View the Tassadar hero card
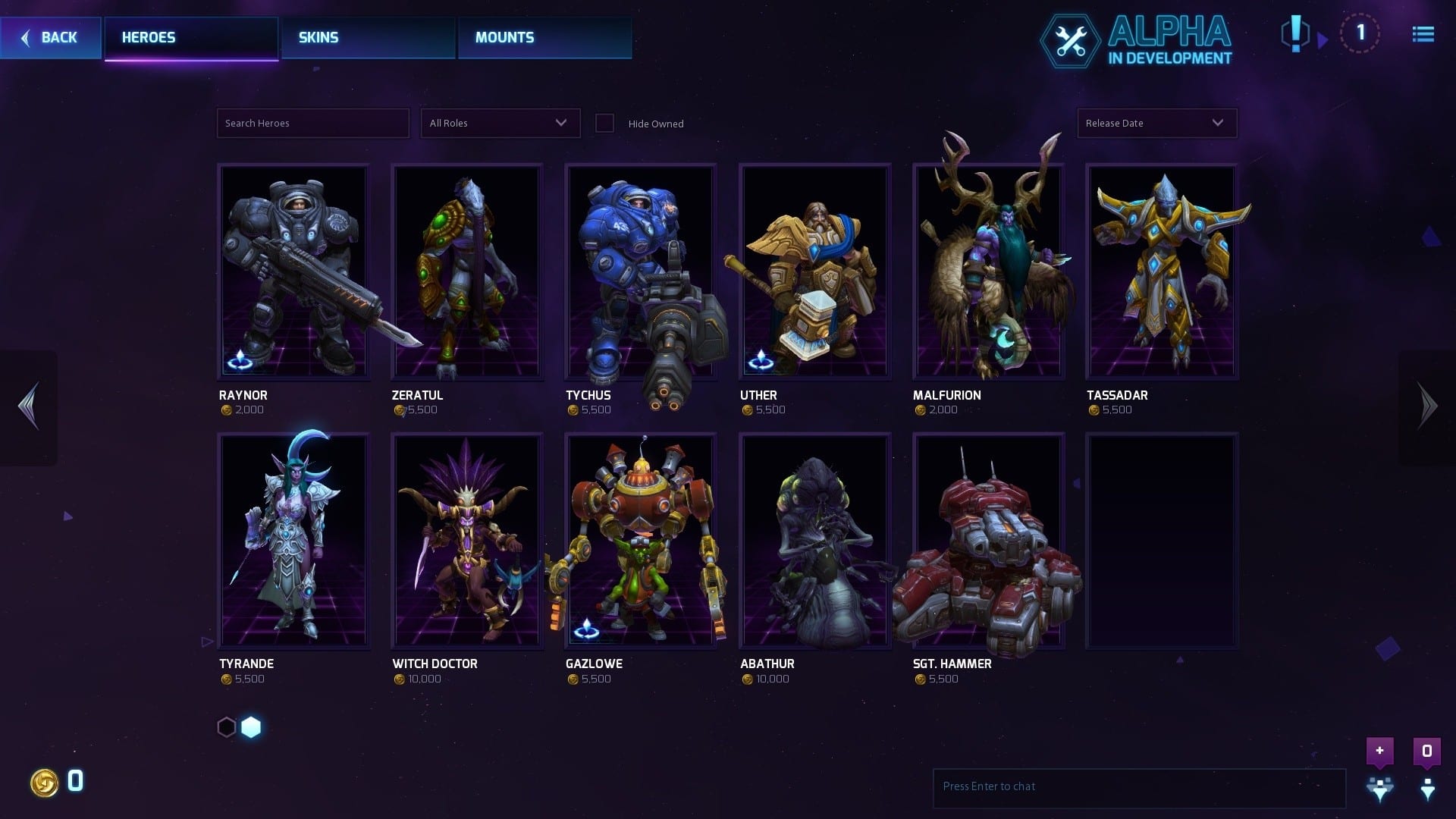 [1162, 271]
